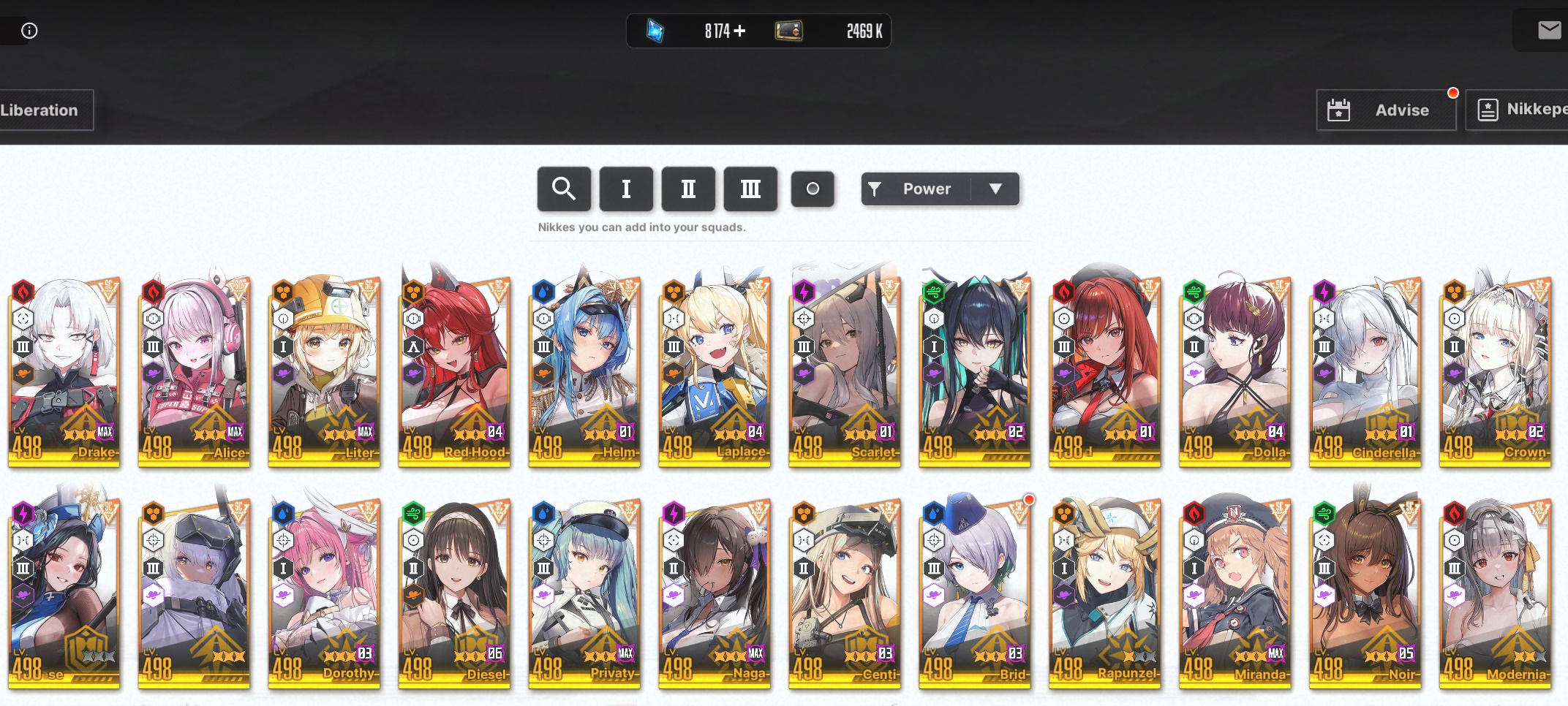The height and width of the screenshot is (706, 1568).
Task: Toggle the circle filter button
Action: point(813,189)
